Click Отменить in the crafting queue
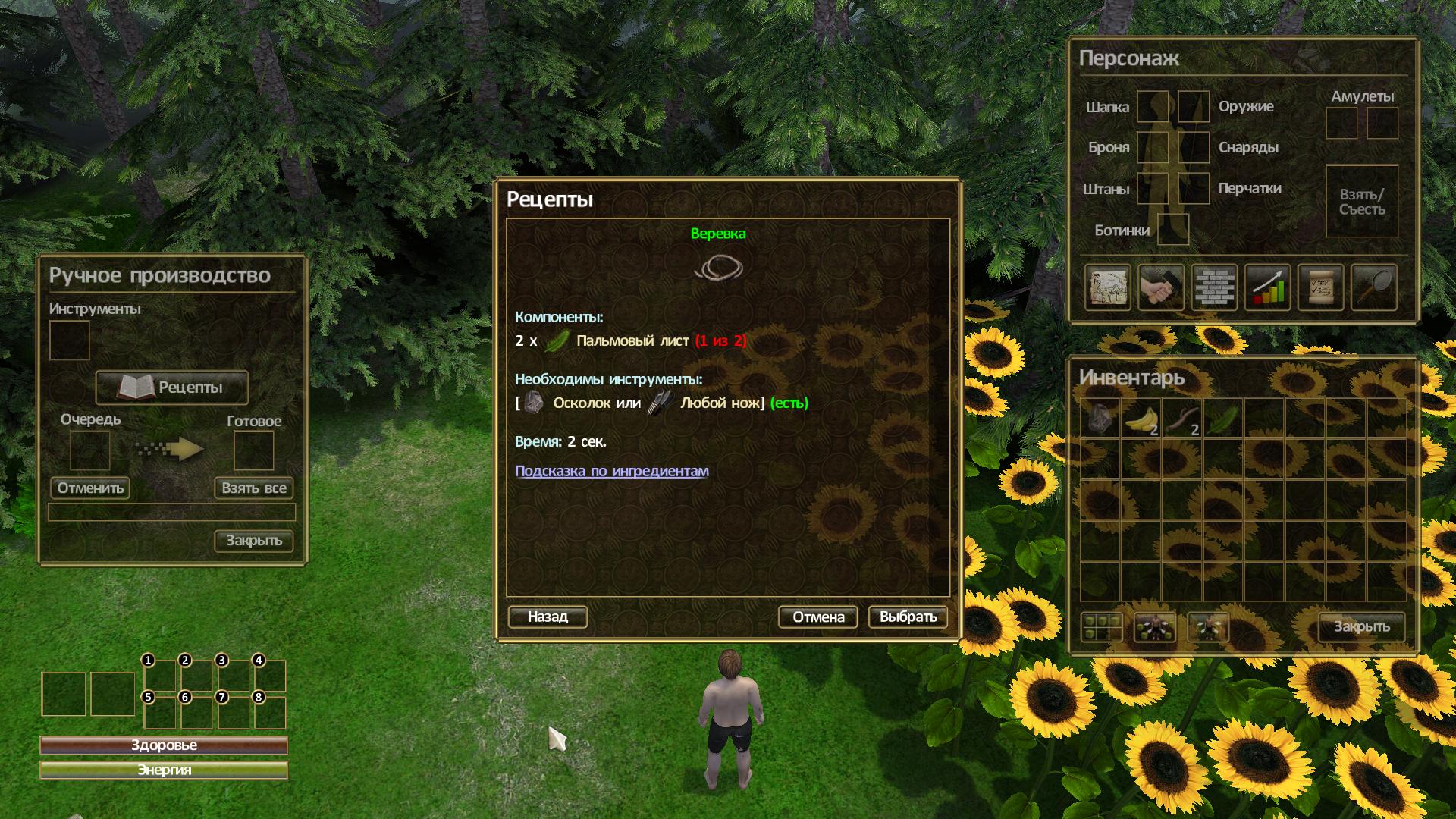This screenshot has height=819, width=1456. click(90, 488)
